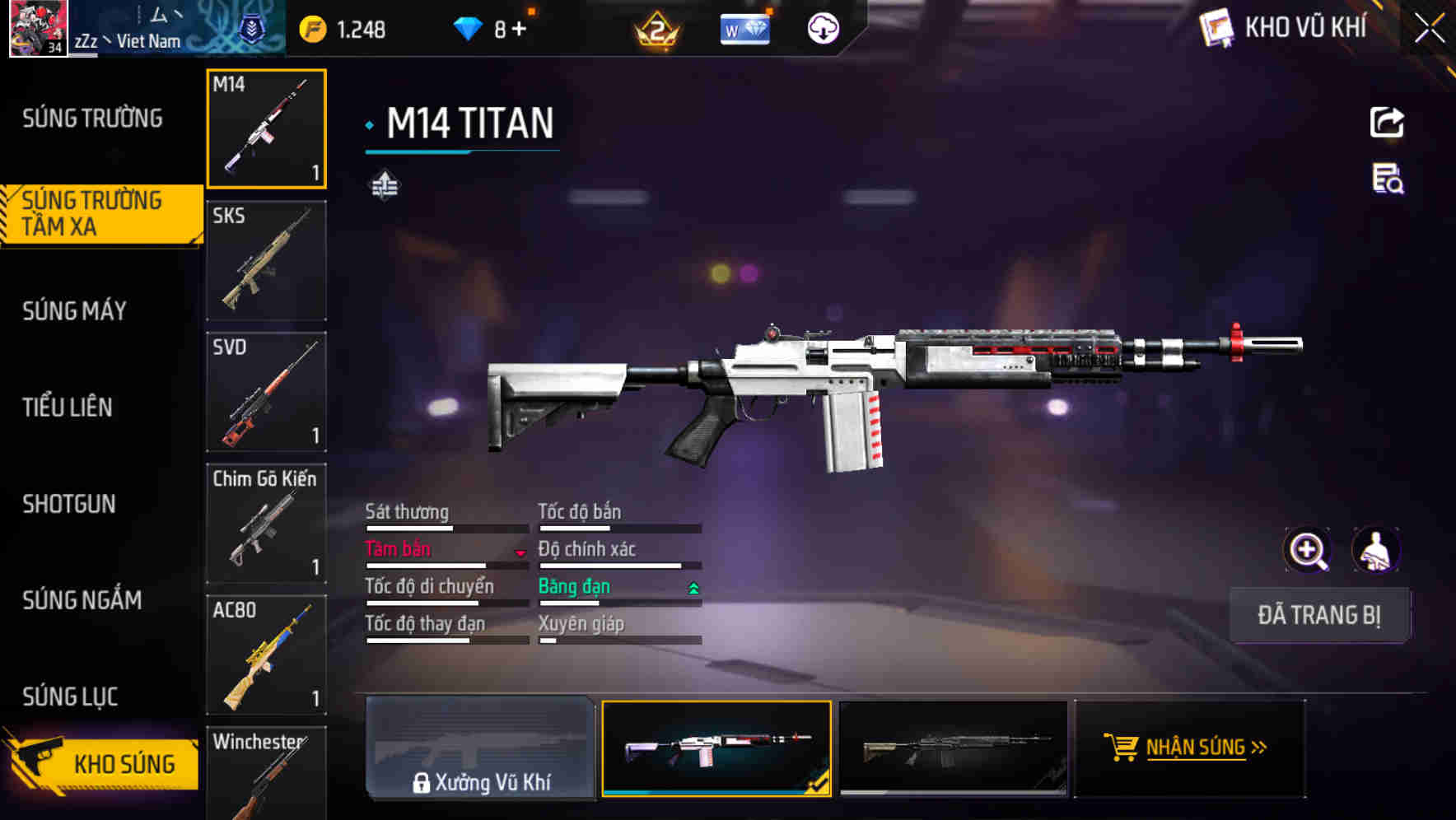Zoom in on the weapon model

point(1307,550)
